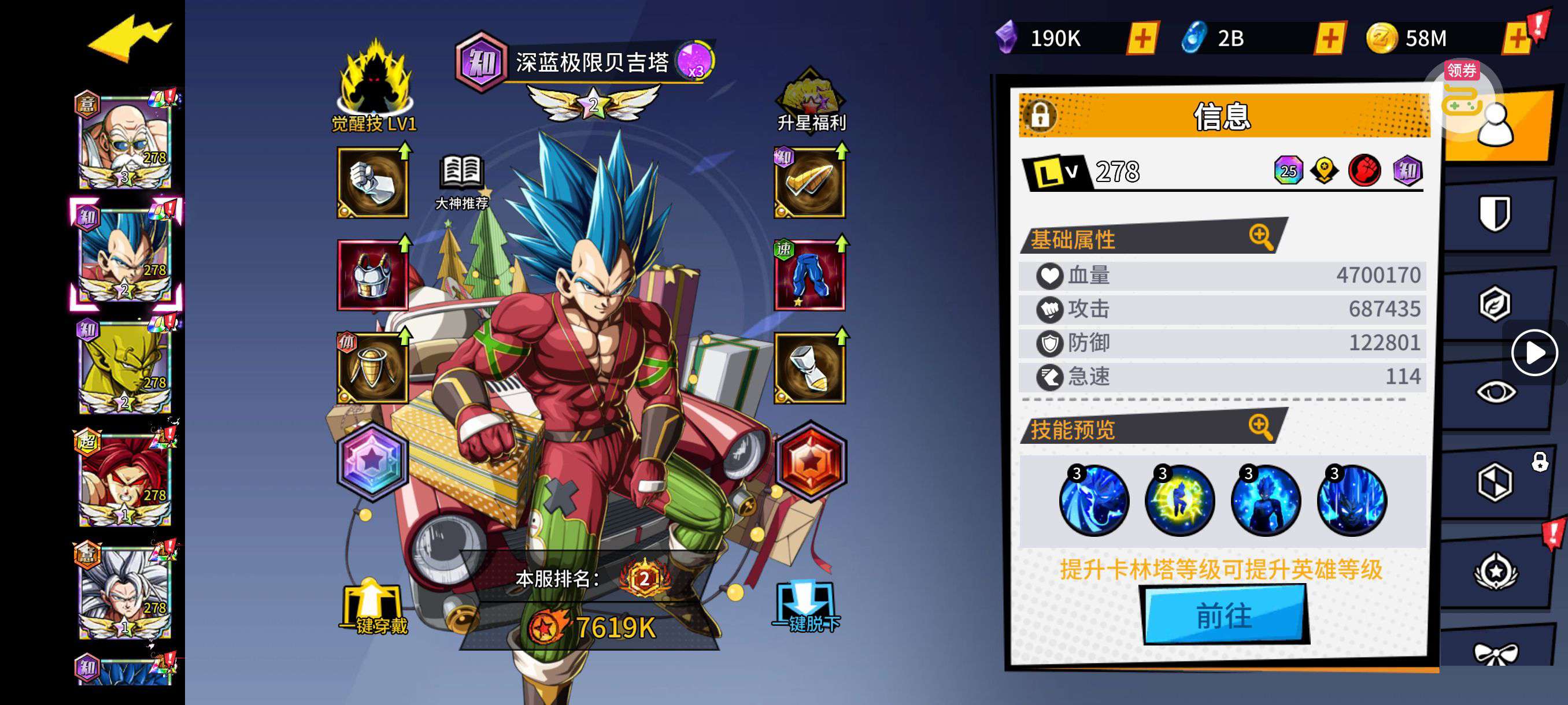Screen dimensions: 1568x705
Task: Click the blue 前往 go-to button
Action: (x=1225, y=615)
